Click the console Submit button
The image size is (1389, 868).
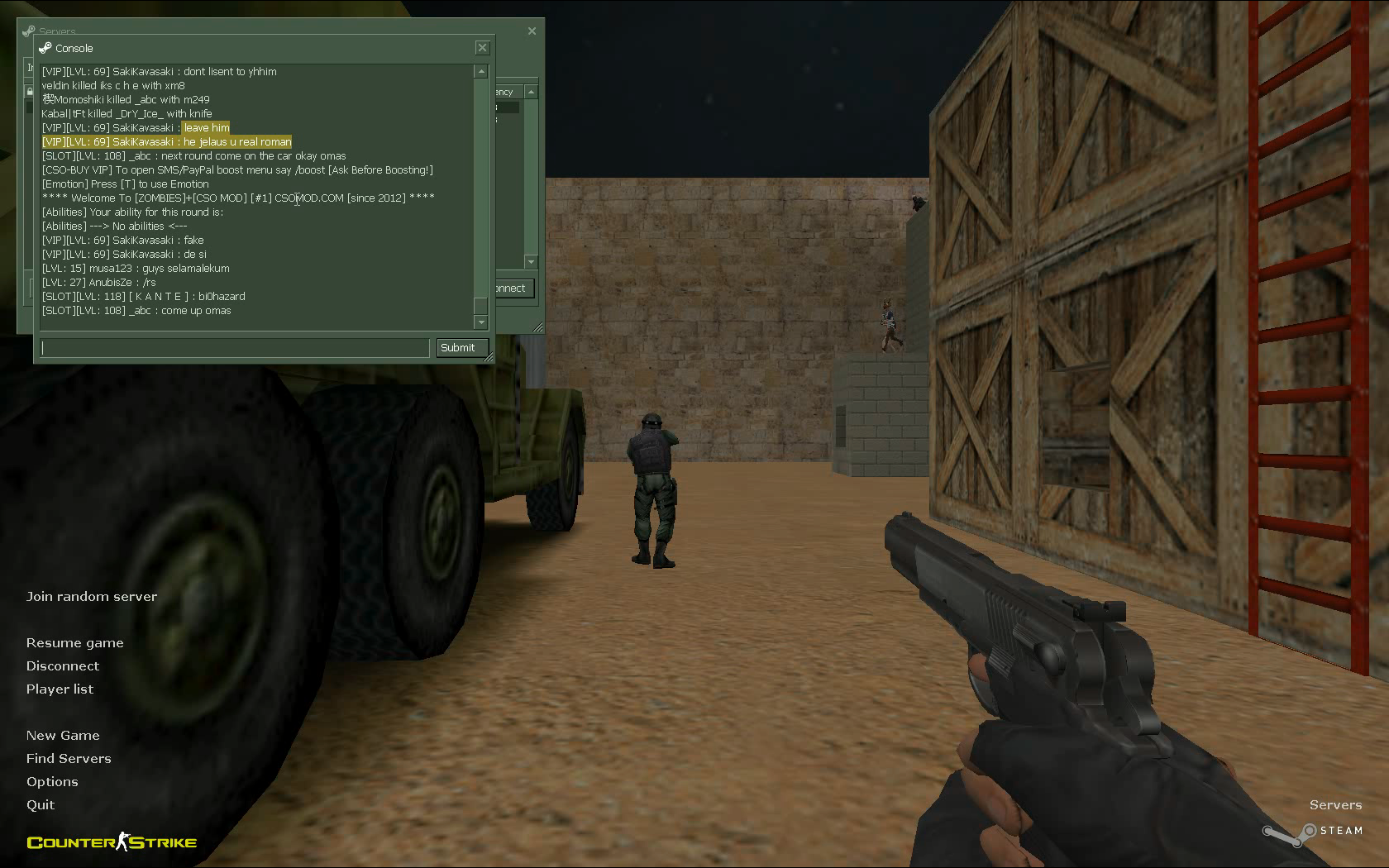tap(461, 348)
